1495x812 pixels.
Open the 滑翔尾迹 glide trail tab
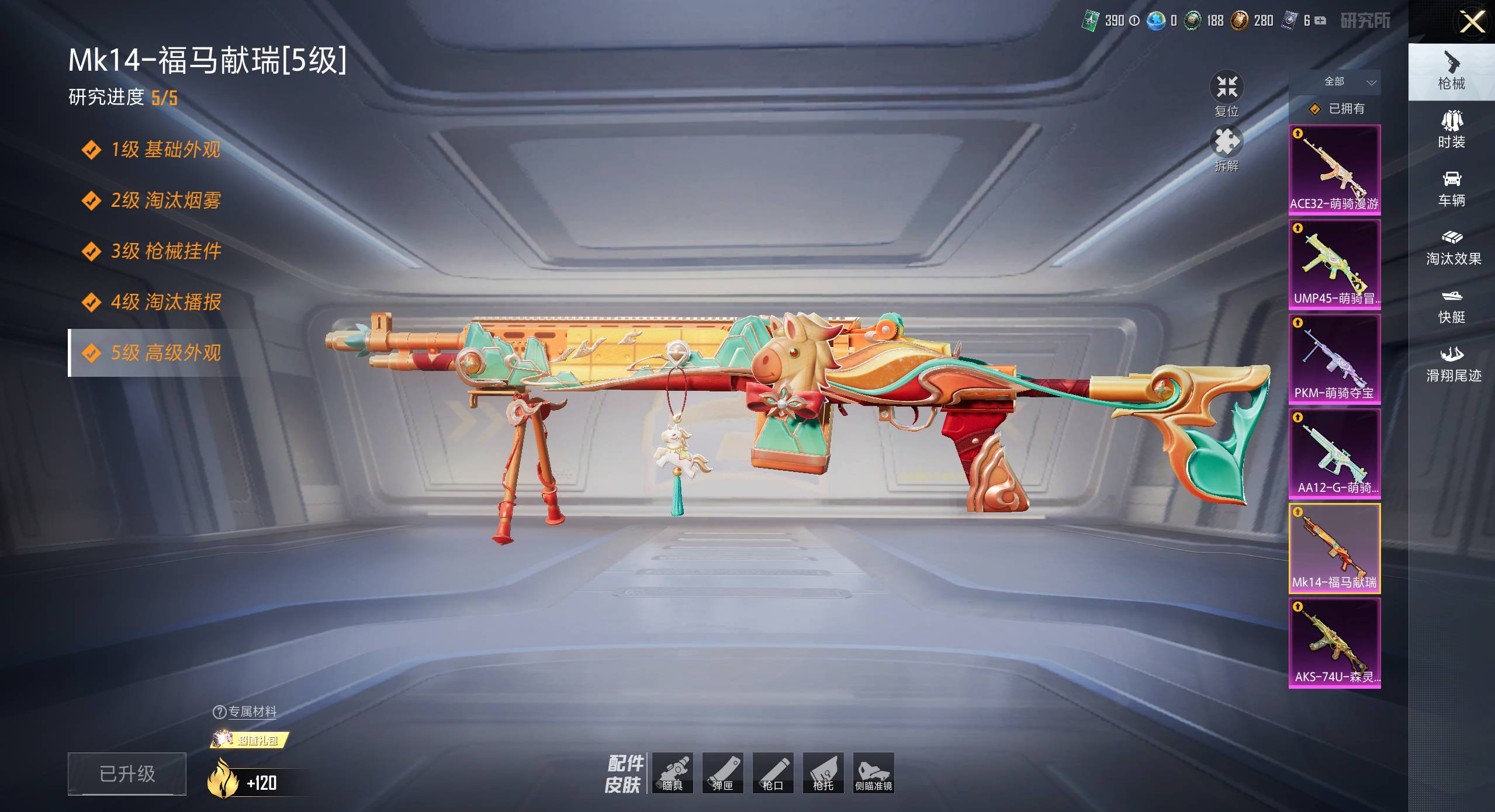1453,363
